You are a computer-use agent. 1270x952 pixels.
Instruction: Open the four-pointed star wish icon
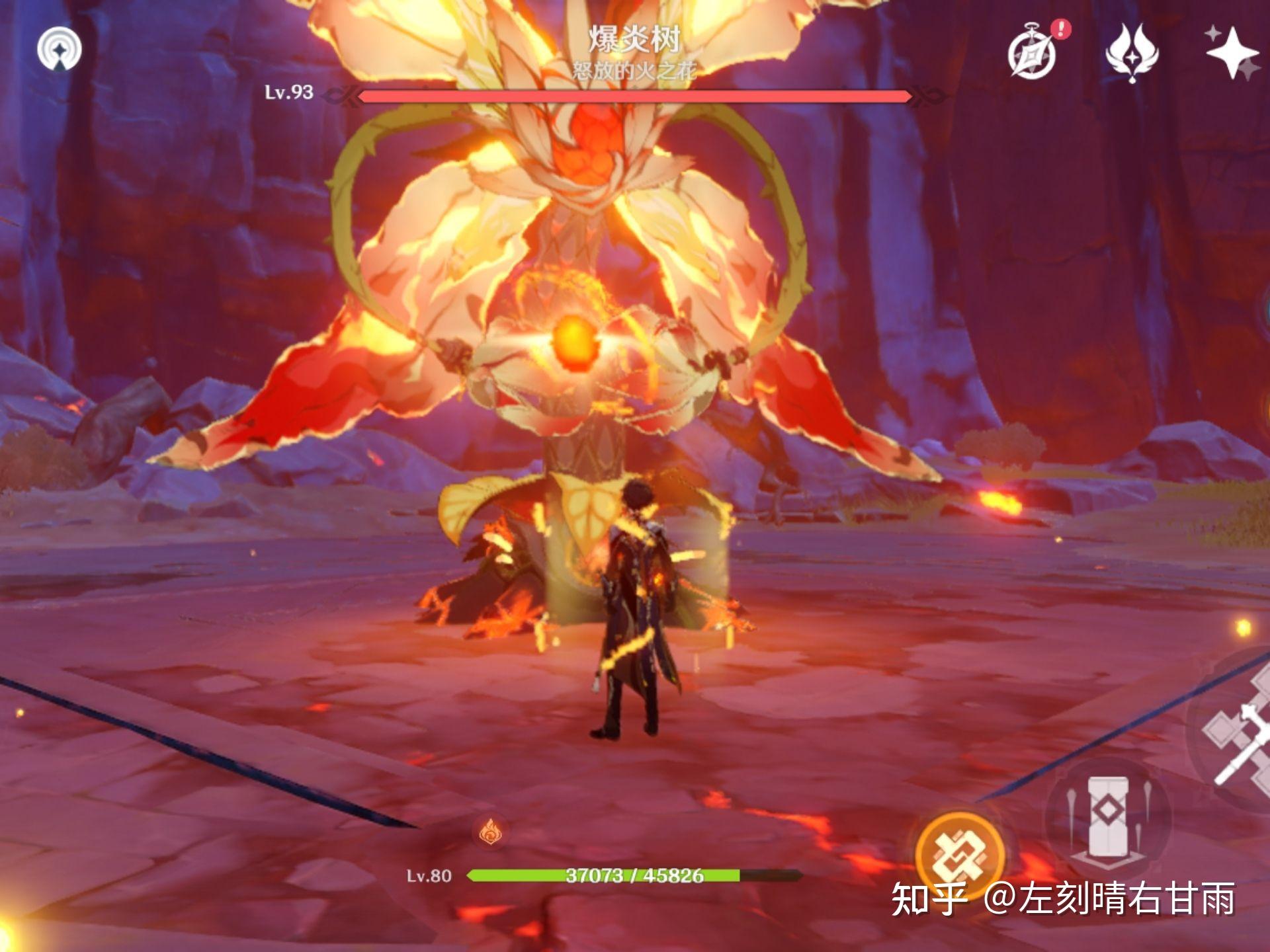pyautogui.click(x=1231, y=53)
